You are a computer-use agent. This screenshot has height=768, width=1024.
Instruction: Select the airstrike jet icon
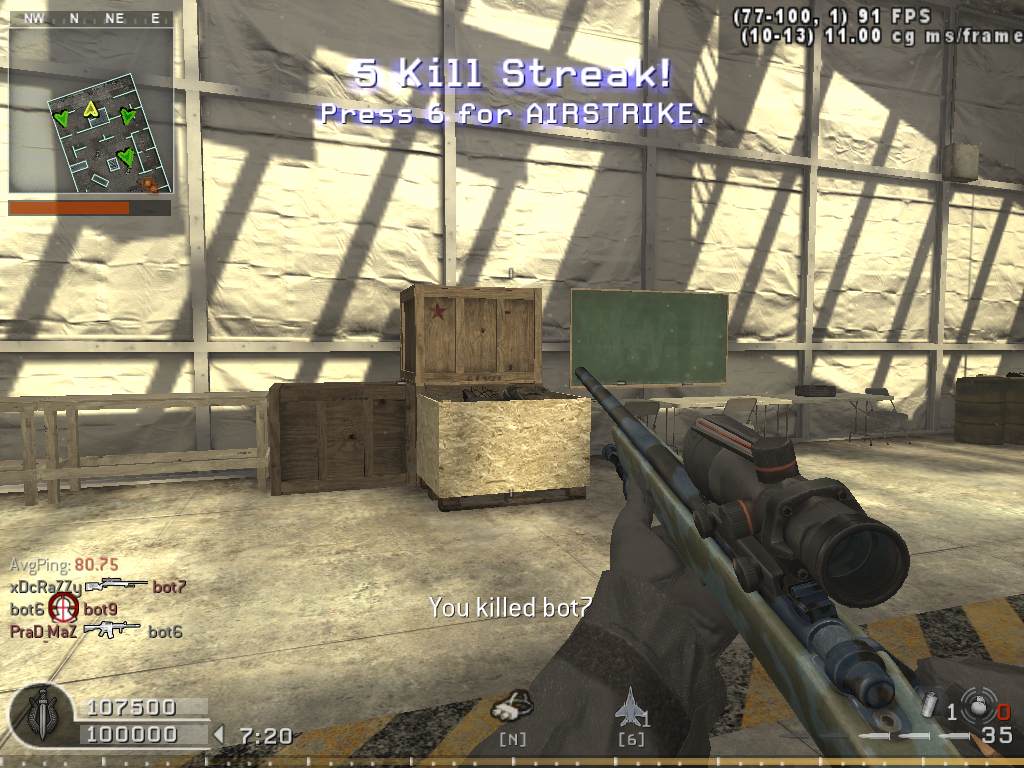pyautogui.click(x=632, y=707)
